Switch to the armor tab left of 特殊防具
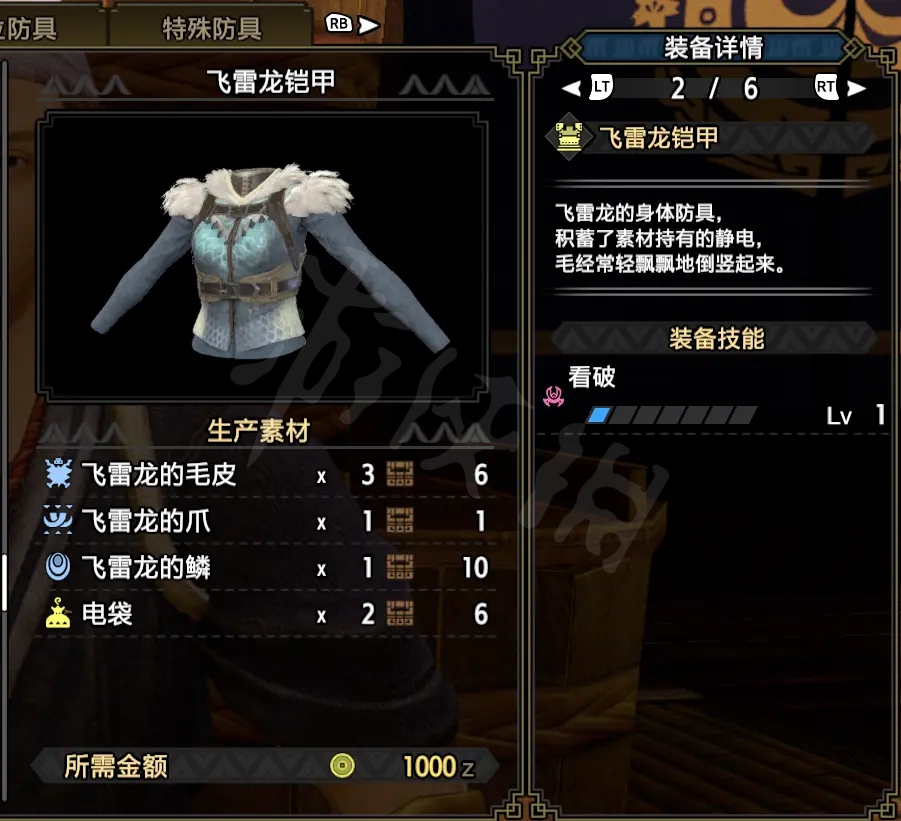The image size is (901, 821). (x=40, y=28)
